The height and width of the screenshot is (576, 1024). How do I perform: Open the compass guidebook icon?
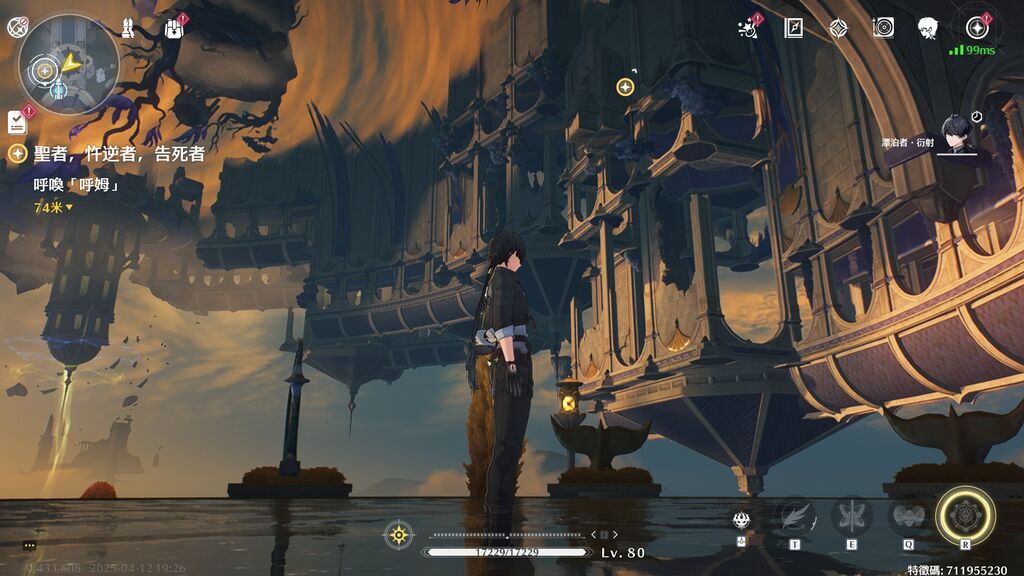[x=794, y=28]
